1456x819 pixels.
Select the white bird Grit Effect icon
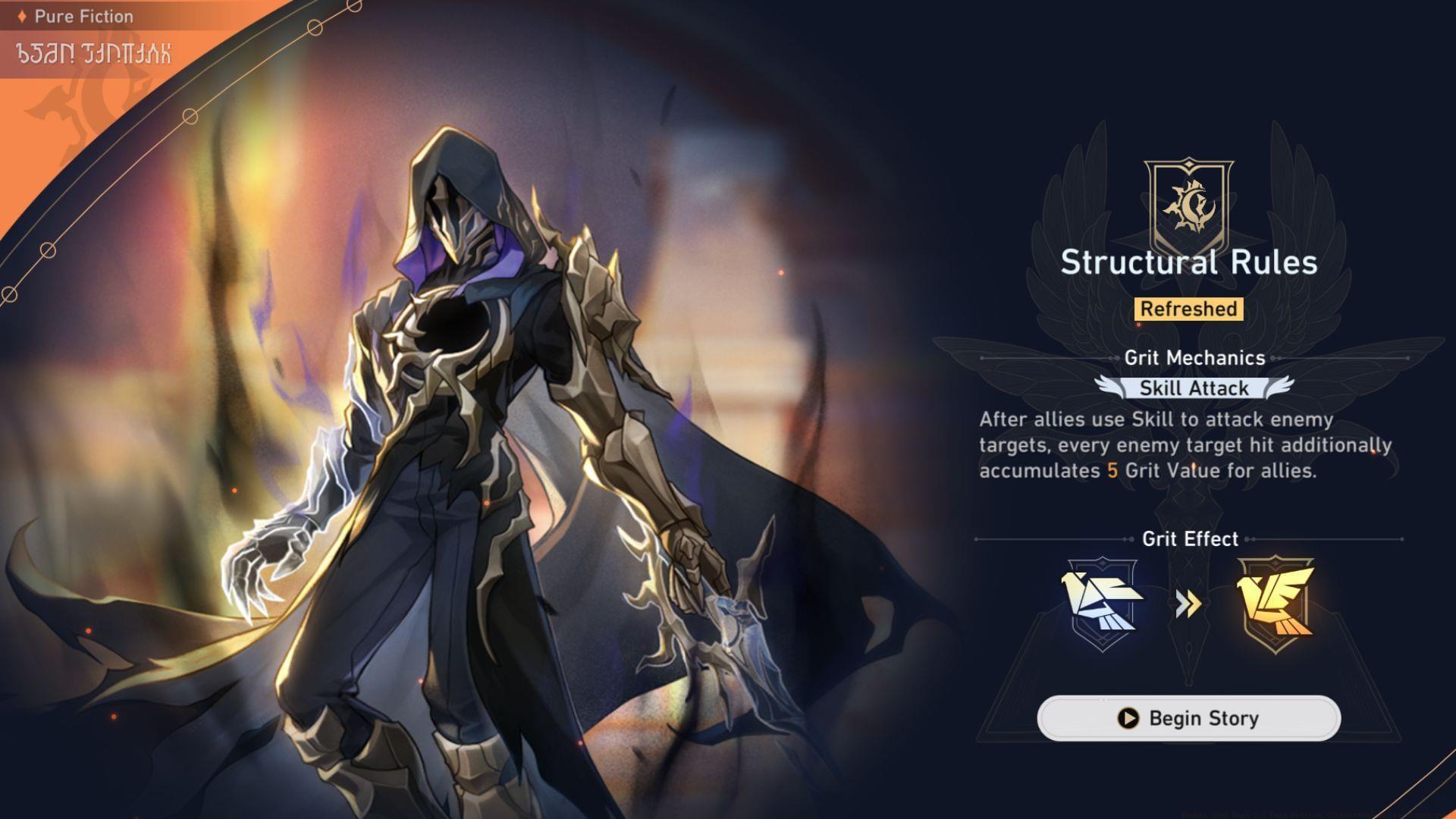point(1103,604)
